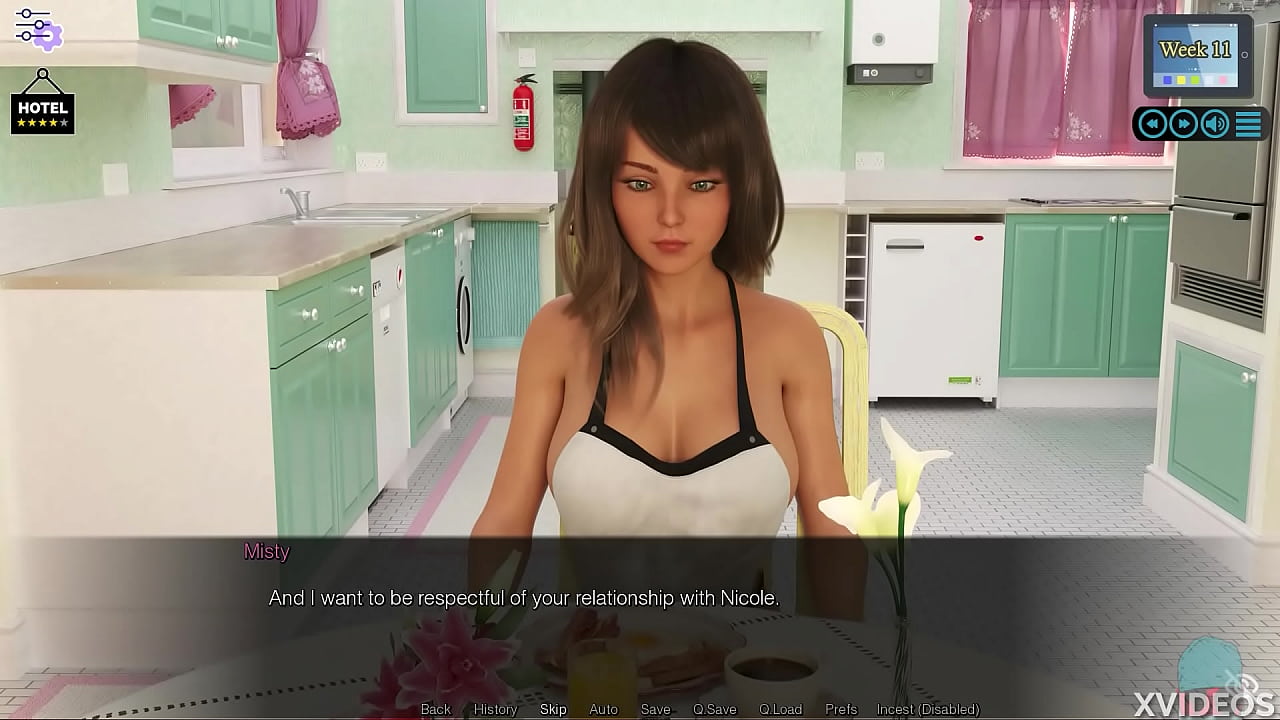Click Q.Load to load quicksave
Screen dimensions: 1280x720
(783, 709)
